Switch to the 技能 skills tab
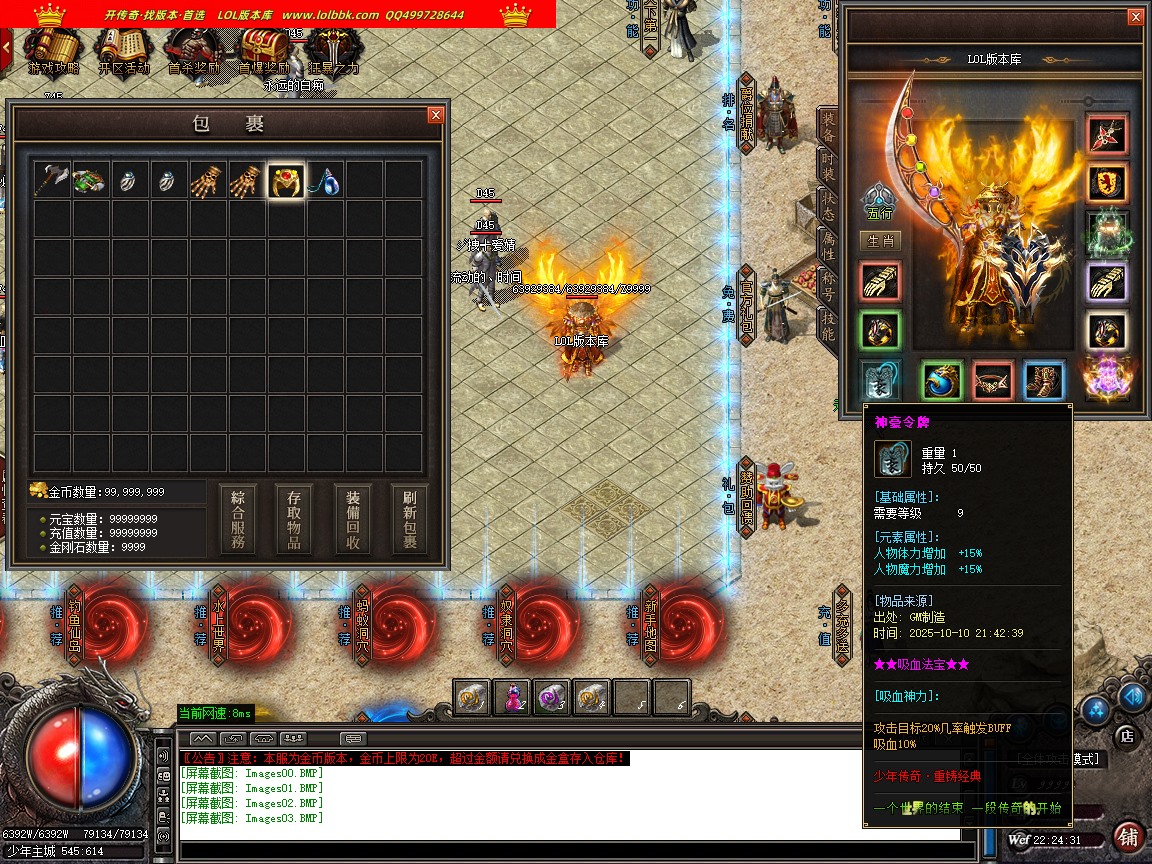 (x=828, y=325)
